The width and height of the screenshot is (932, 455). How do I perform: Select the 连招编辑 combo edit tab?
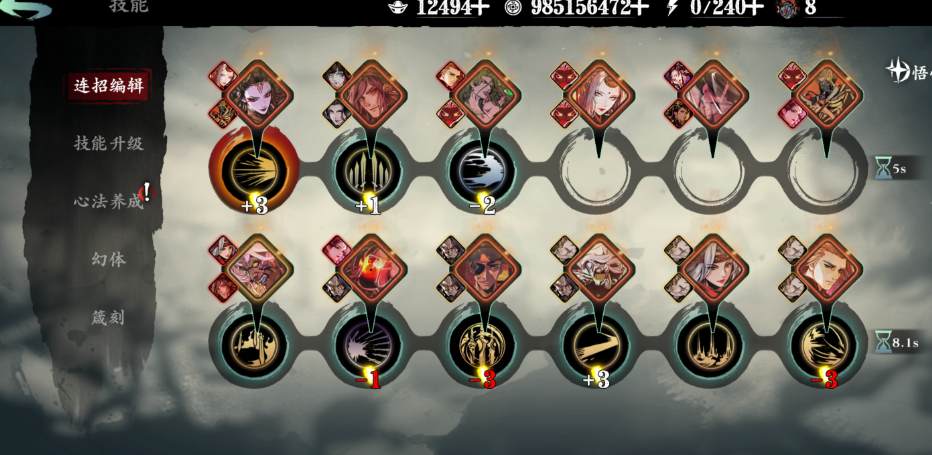tap(108, 85)
